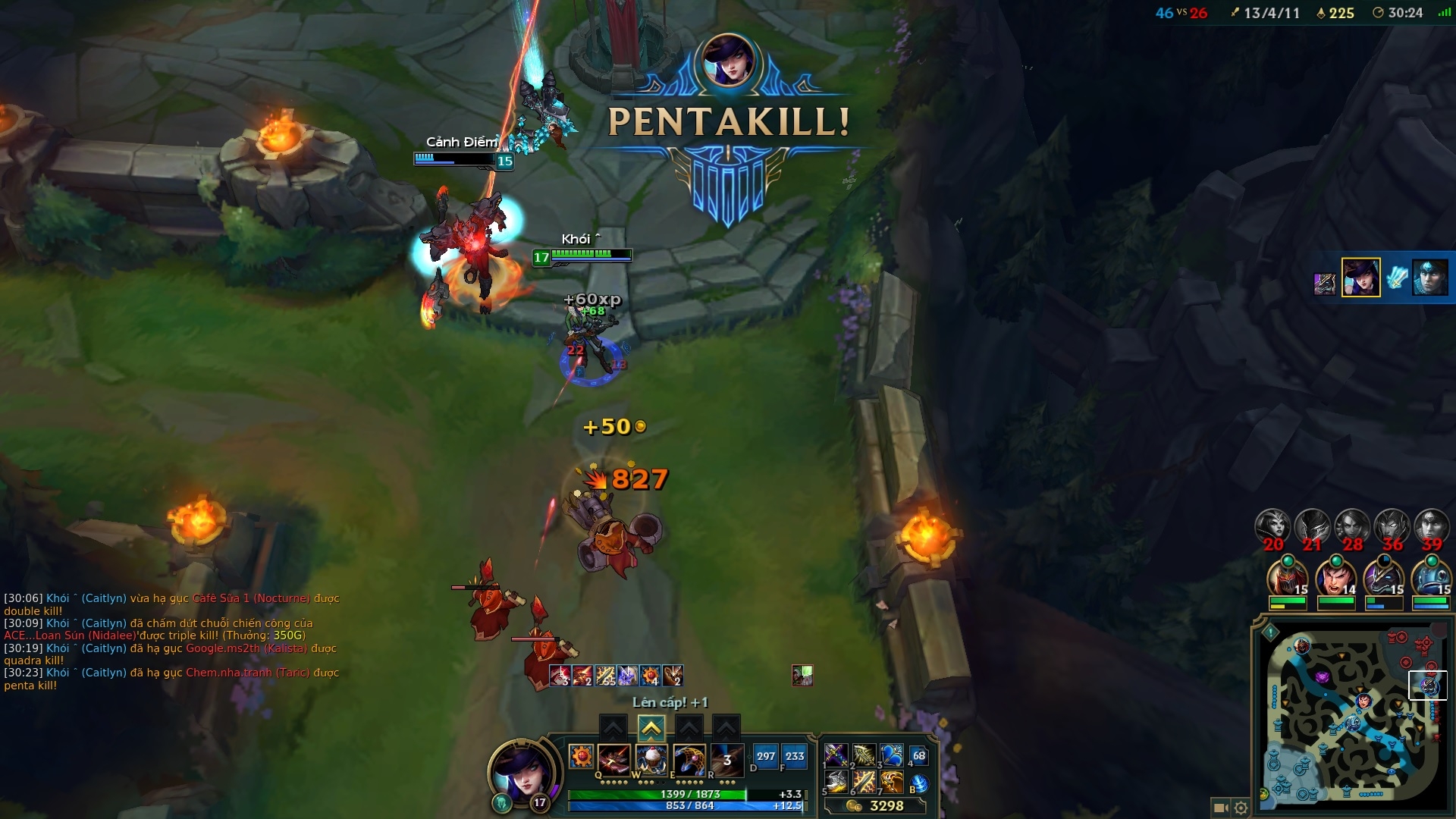The height and width of the screenshot is (819, 1456).
Task: Use the lightning sword item in slot 6
Action: 864,782
